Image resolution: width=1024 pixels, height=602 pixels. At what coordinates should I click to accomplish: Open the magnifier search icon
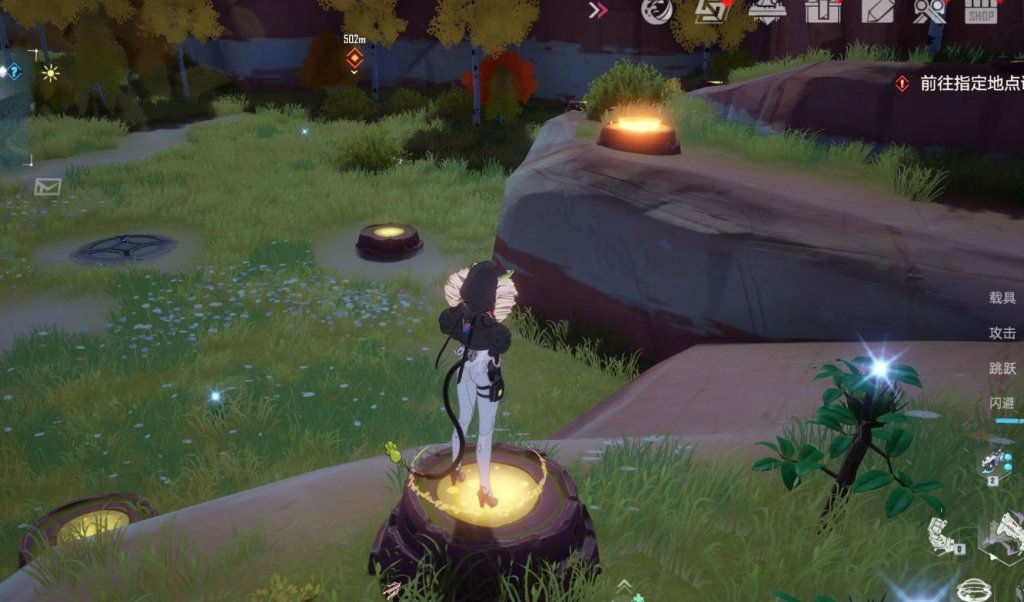pyautogui.click(x=929, y=11)
